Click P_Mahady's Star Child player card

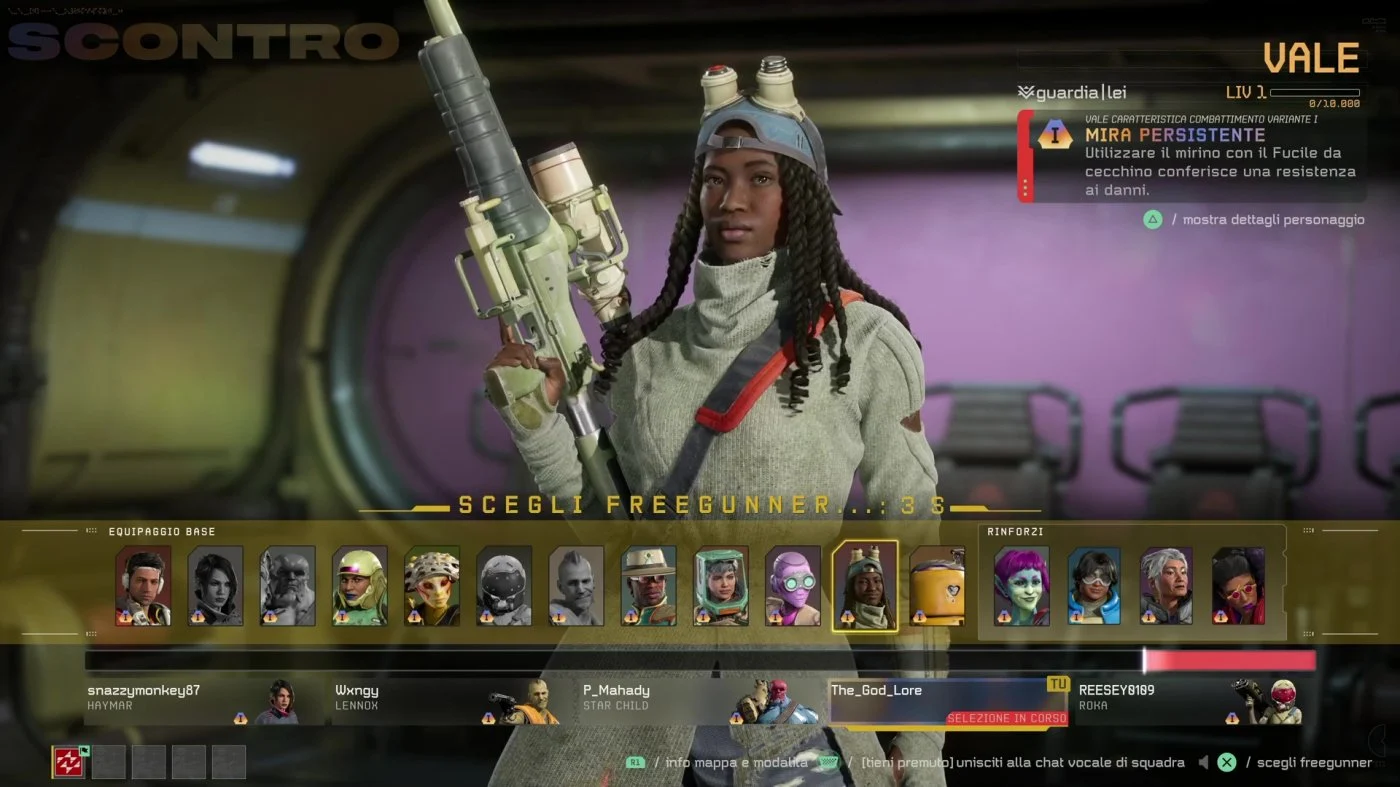pos(688,699)
